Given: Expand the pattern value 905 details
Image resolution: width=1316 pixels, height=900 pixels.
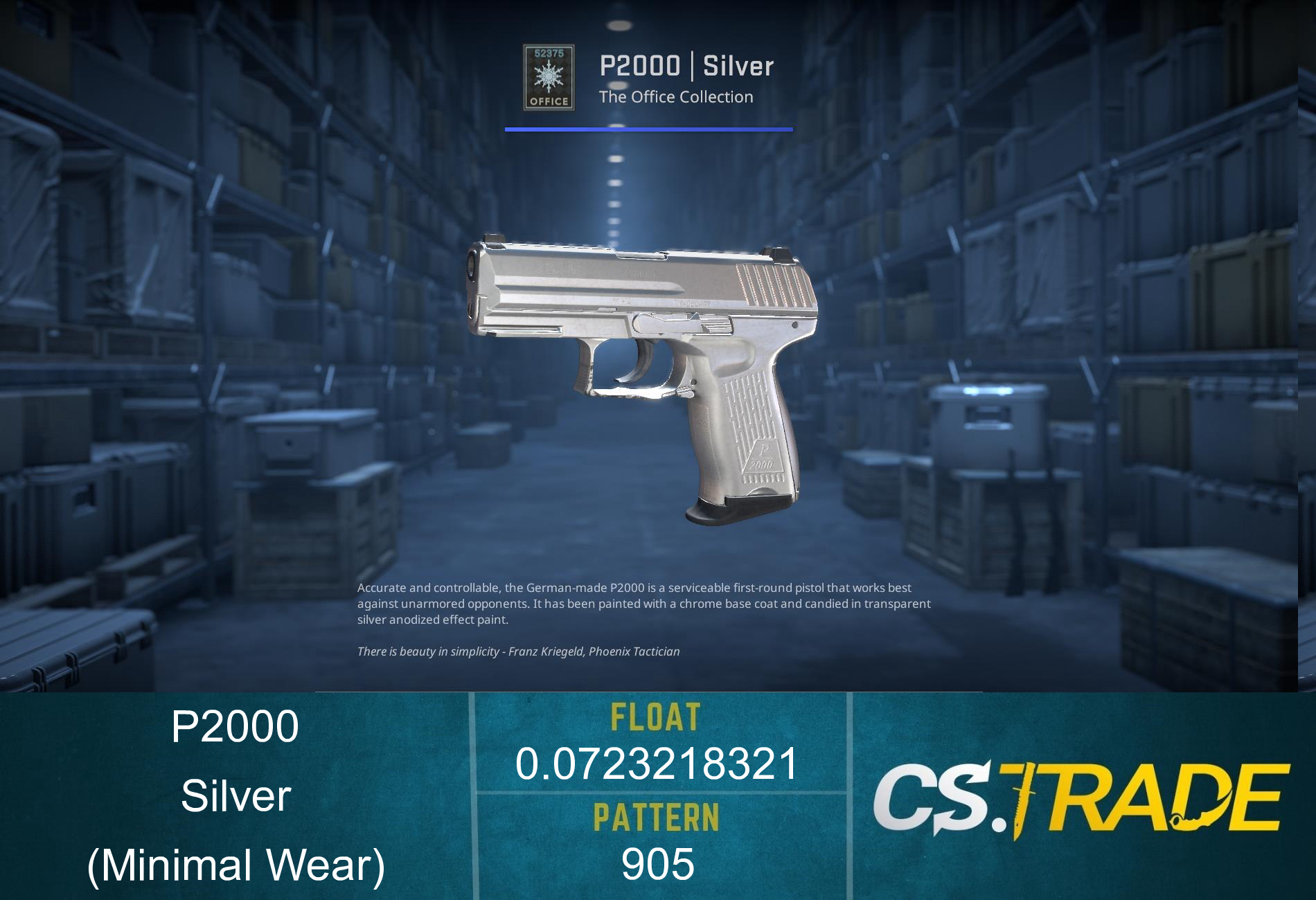Looking at the screenshot, I should [x=658, y=864].
